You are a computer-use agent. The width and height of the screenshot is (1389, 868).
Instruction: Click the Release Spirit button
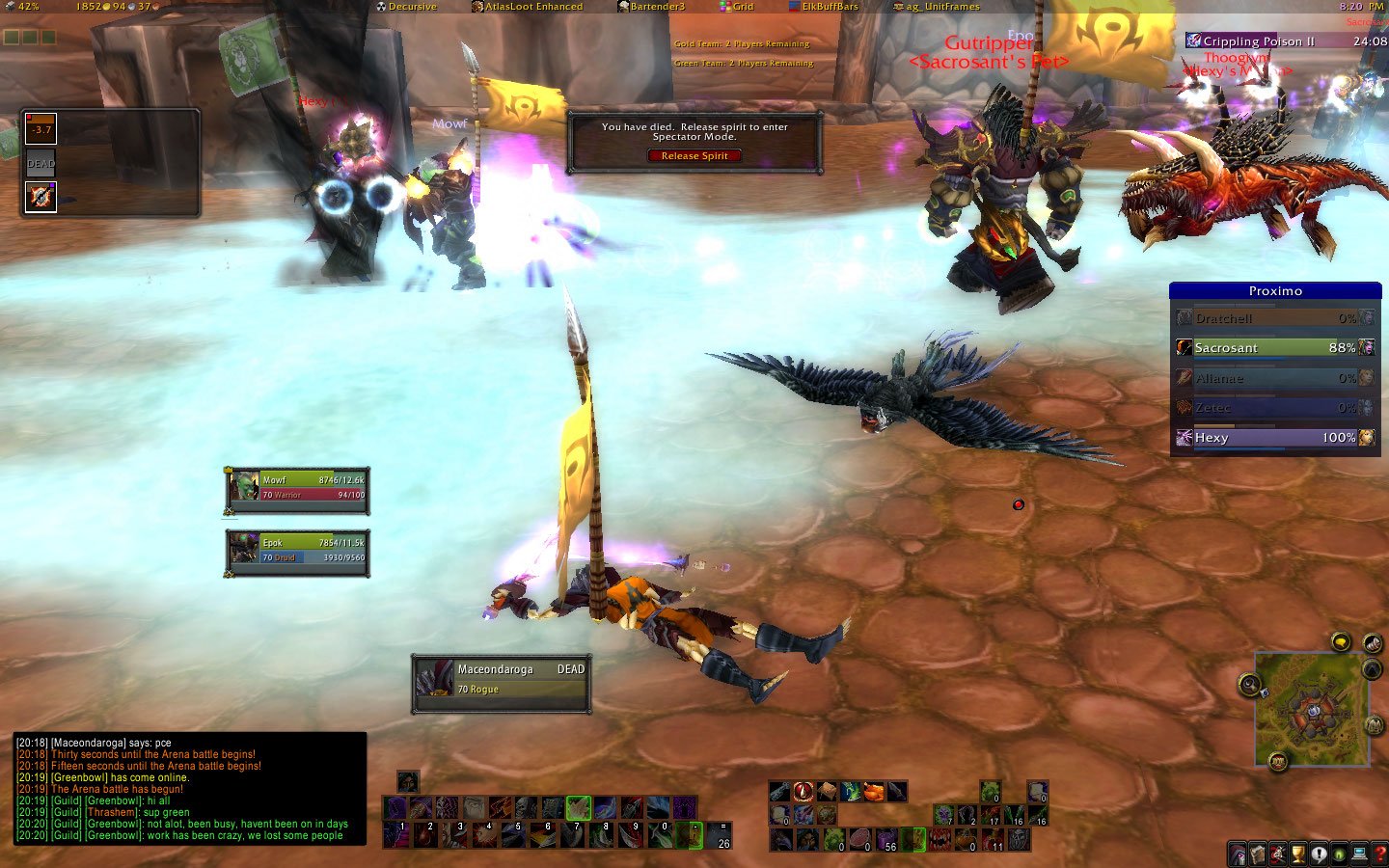[694, 156]
